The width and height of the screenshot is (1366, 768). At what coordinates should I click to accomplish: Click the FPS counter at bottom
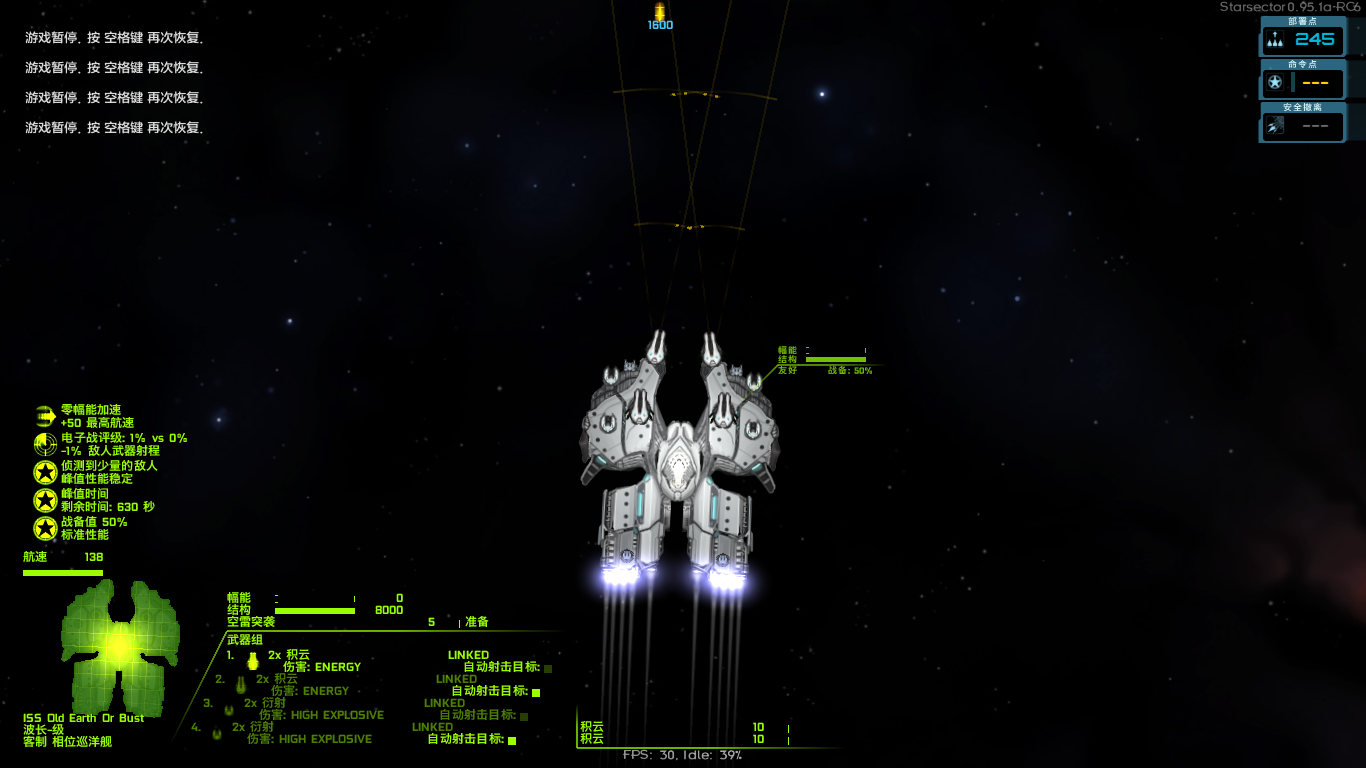(x=680, y=756)
